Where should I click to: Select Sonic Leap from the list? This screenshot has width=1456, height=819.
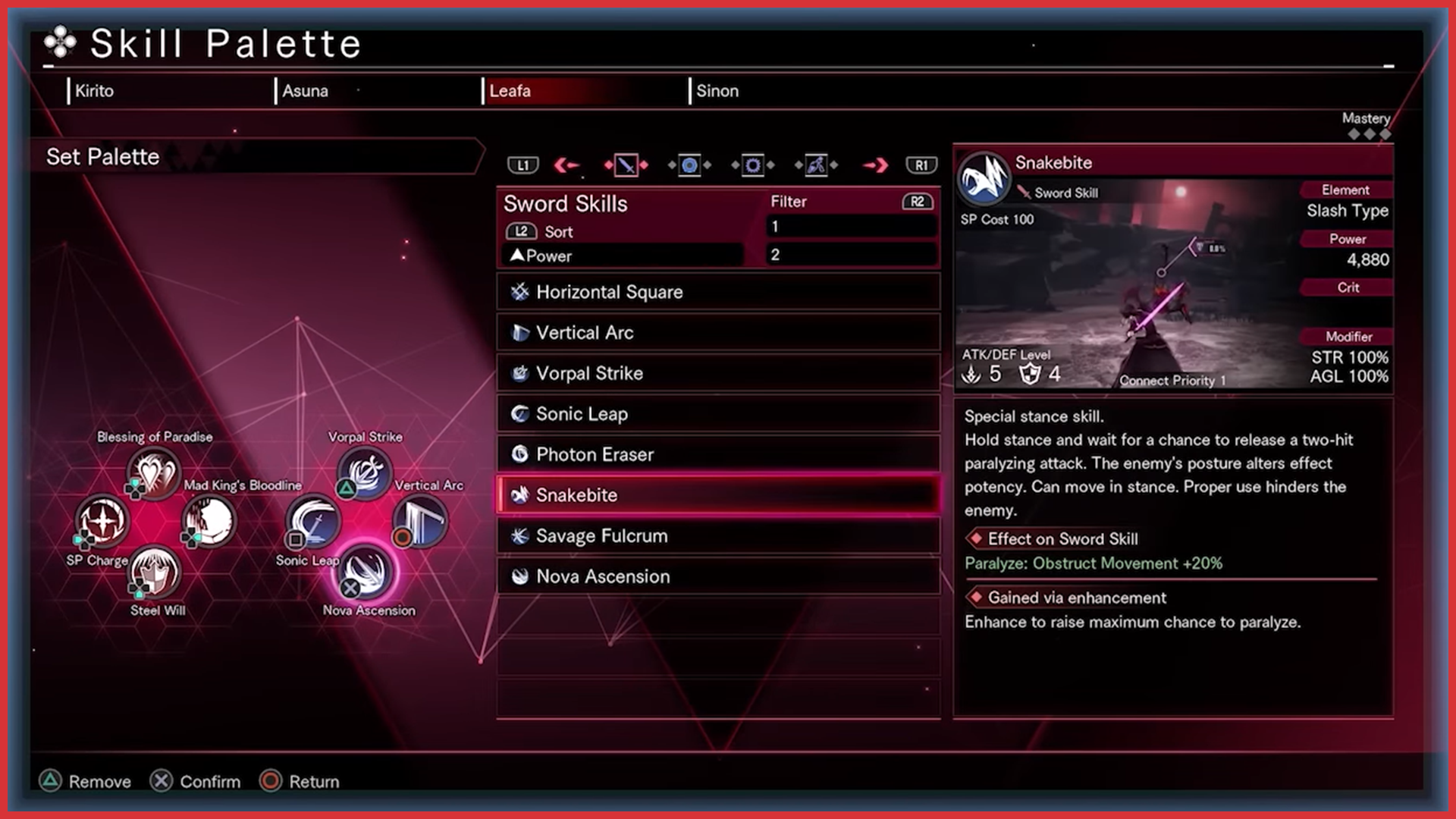717,414
